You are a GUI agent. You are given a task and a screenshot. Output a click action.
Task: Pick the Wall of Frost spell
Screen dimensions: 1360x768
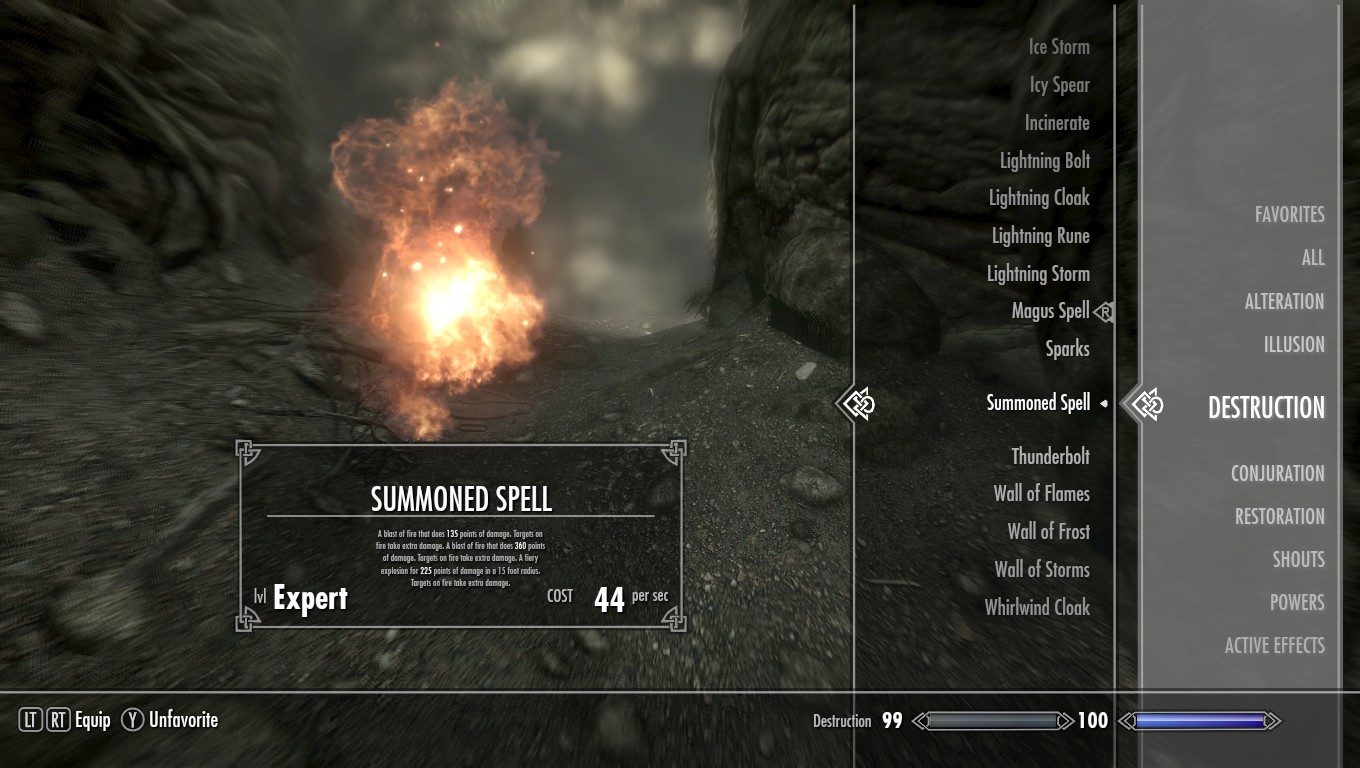[x=1048, y=532]
